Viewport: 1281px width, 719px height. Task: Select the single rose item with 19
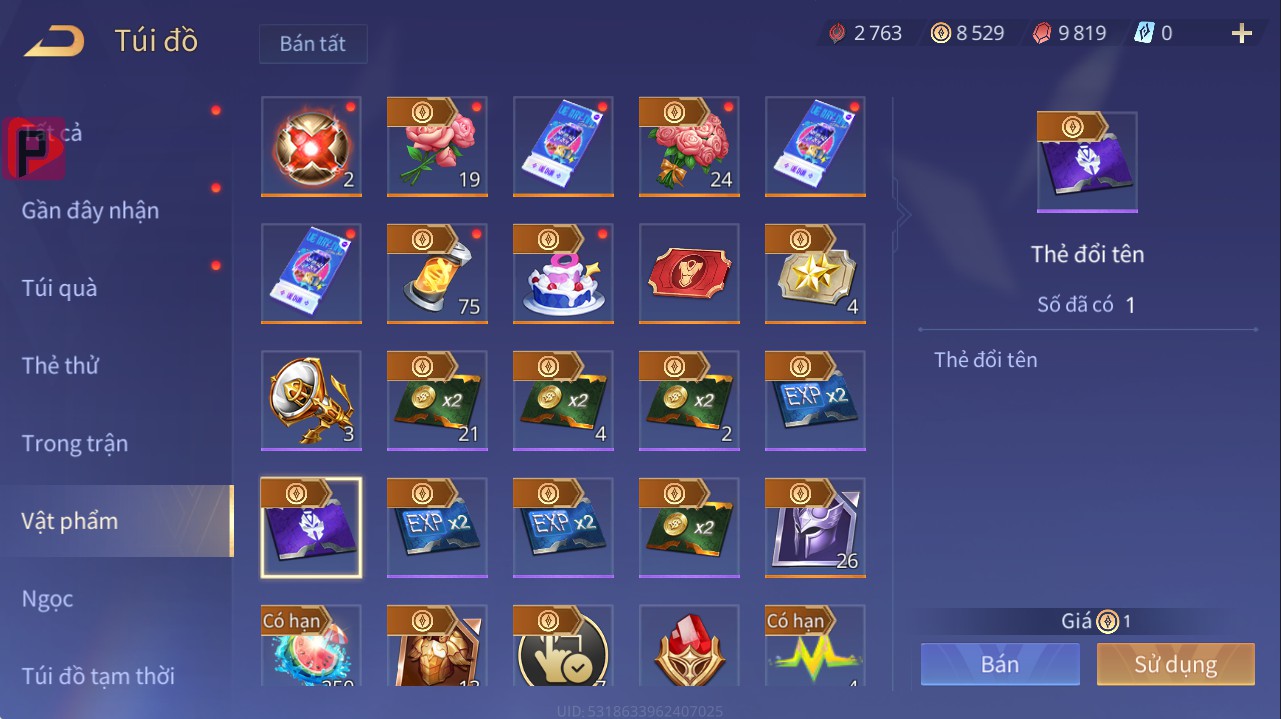(437, 146)
